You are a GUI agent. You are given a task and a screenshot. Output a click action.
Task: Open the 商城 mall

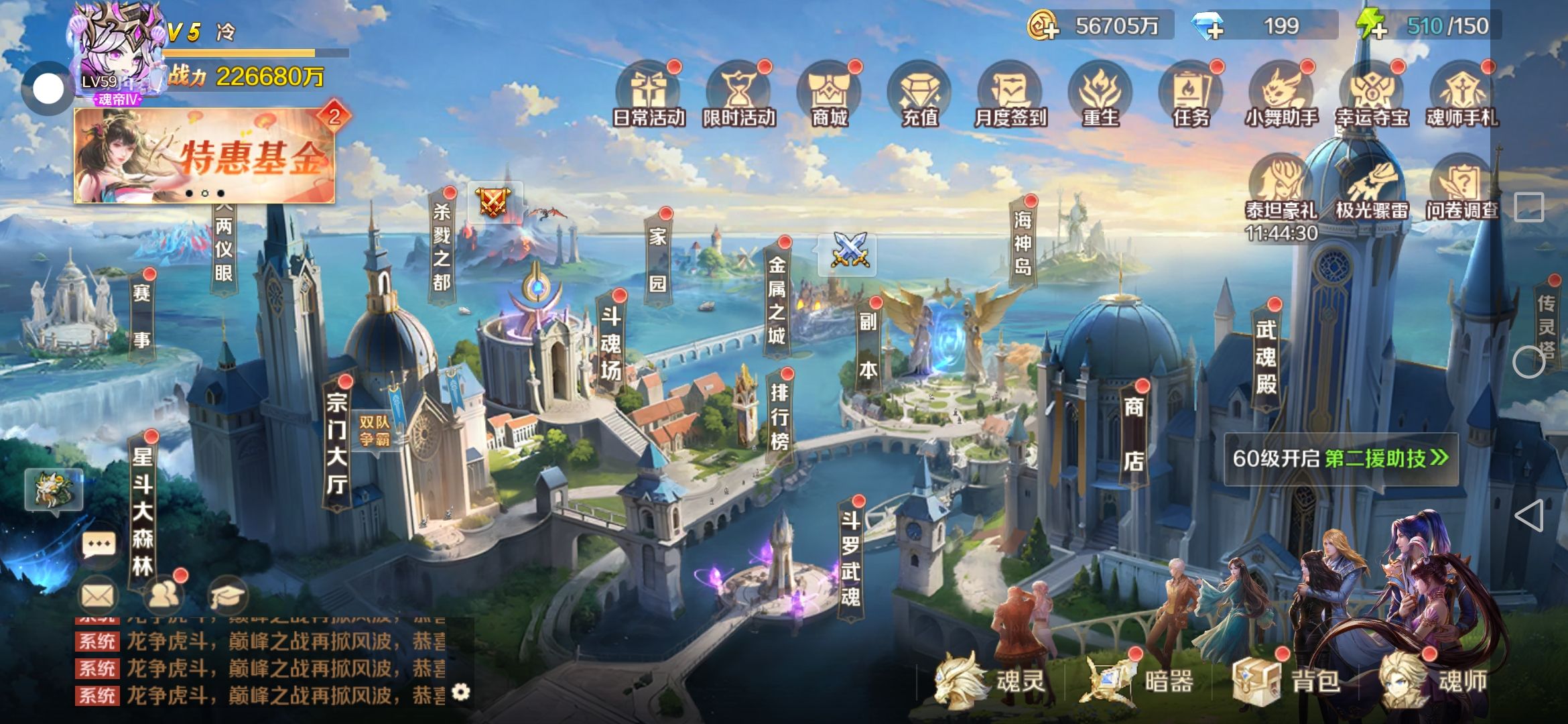tap(829, 95)
